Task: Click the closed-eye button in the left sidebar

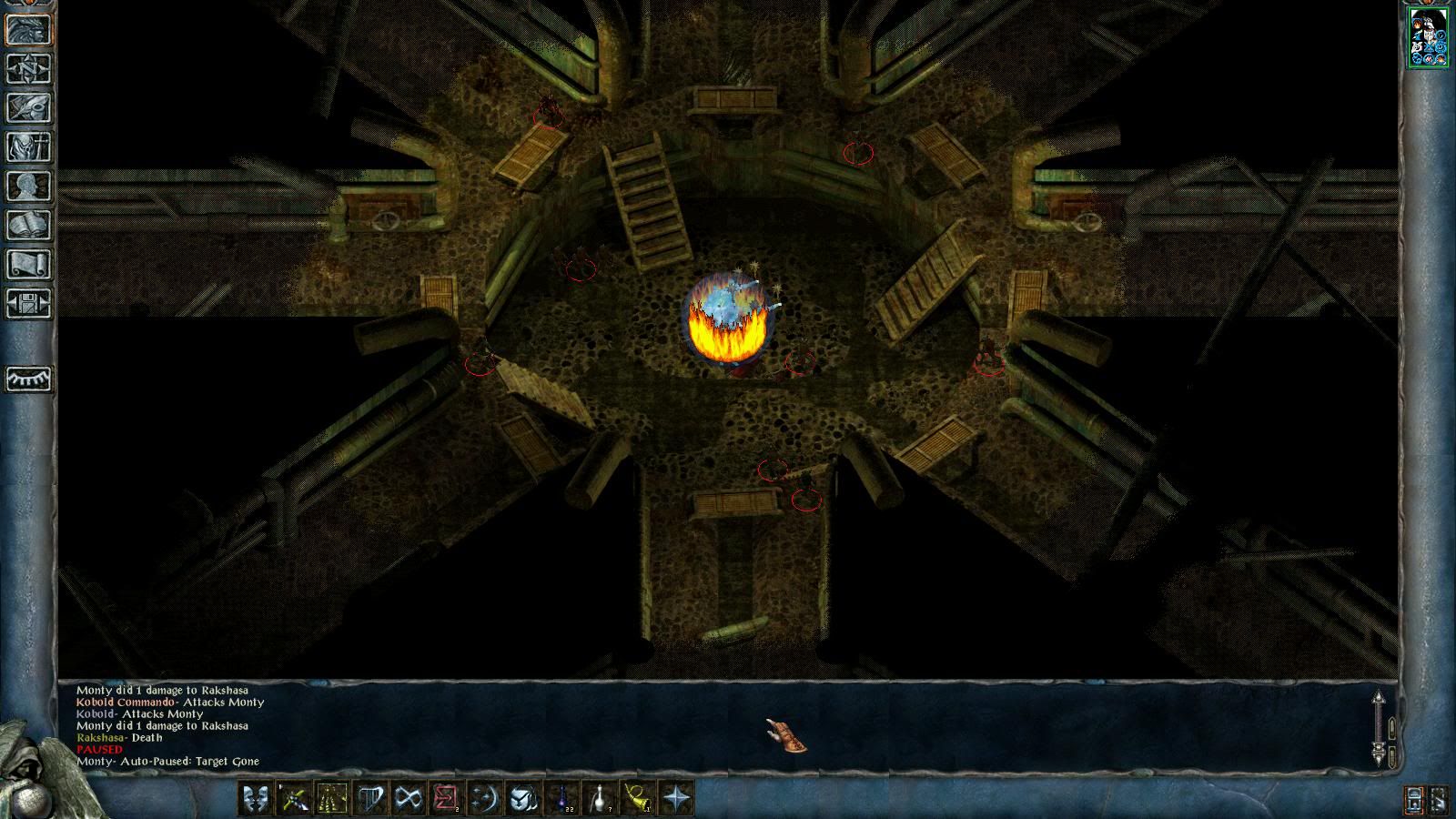Action: pos(29,379)
